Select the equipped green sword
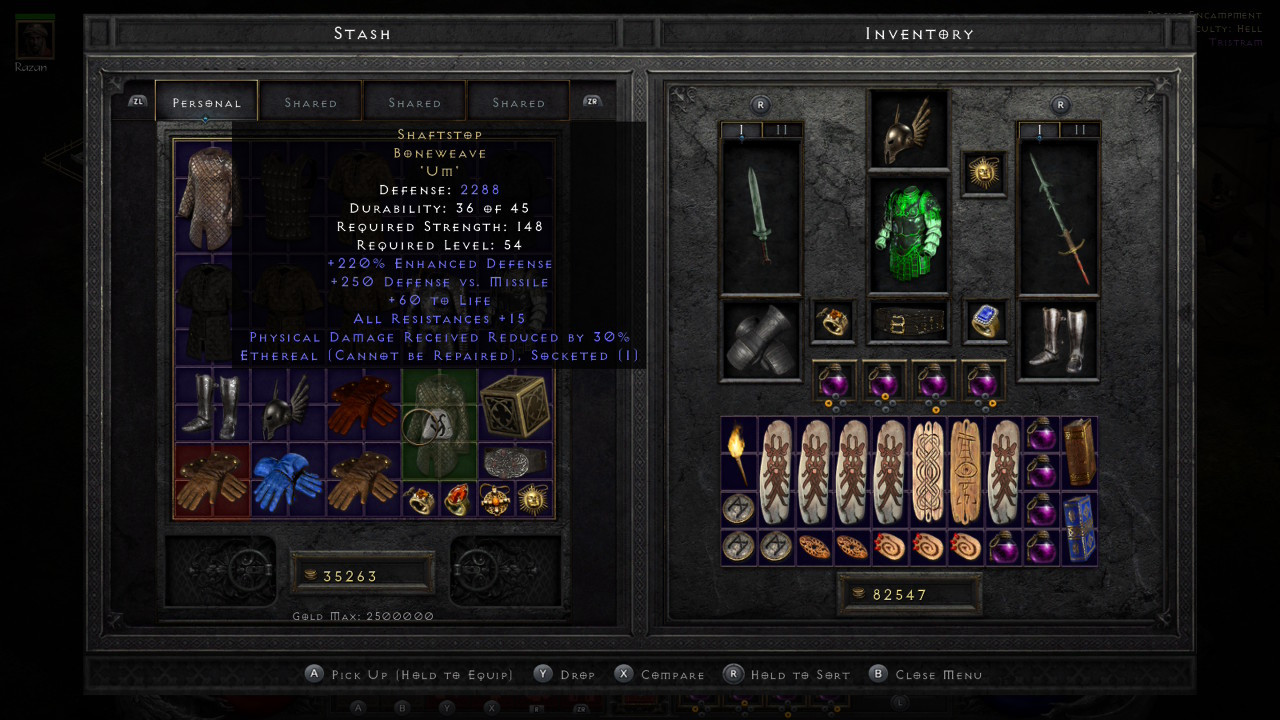Viewport: 1280px width, 720px height. [x=760, y=216]
